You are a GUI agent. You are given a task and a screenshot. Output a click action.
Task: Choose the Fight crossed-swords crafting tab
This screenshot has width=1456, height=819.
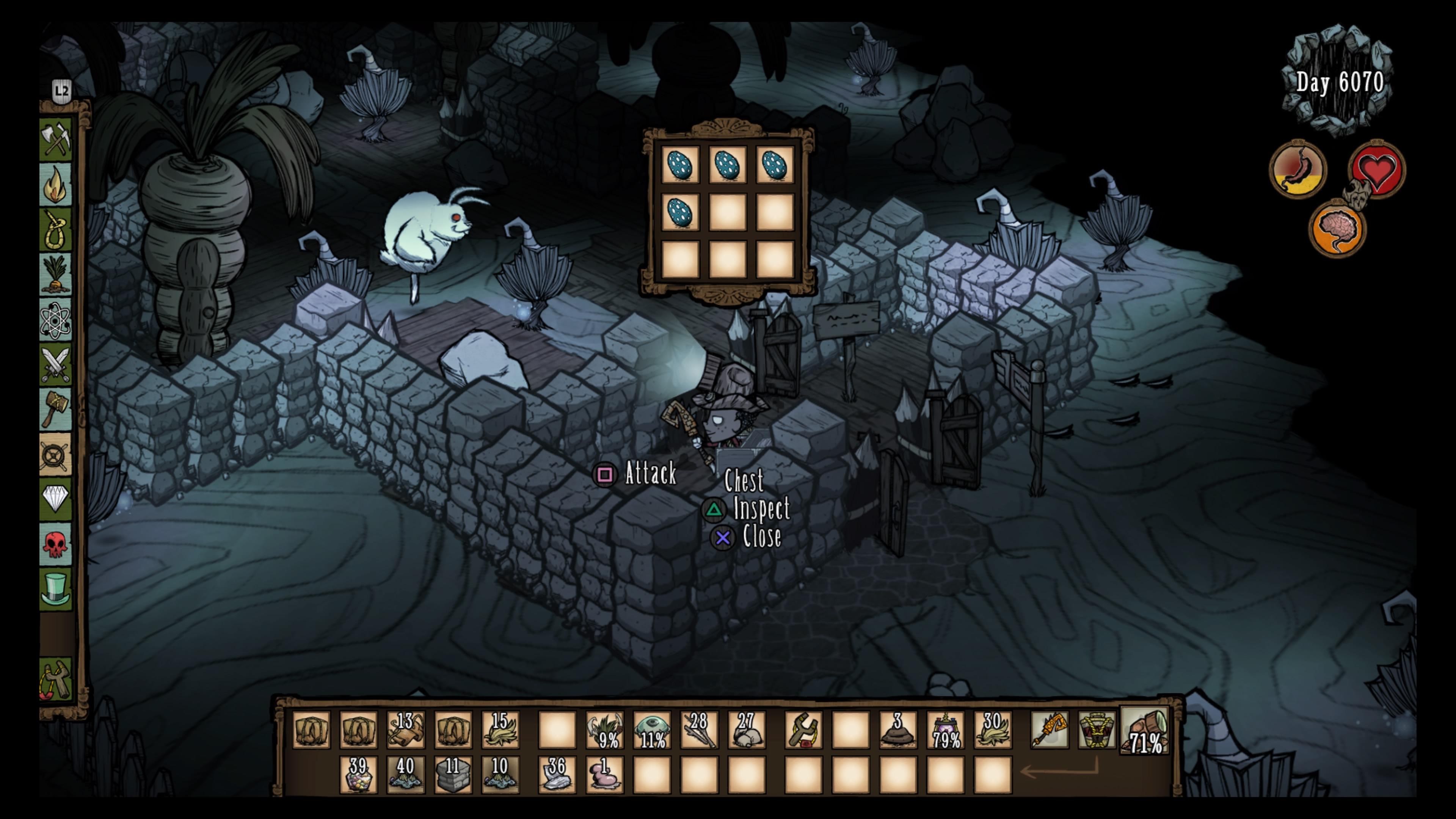(56, 365)
